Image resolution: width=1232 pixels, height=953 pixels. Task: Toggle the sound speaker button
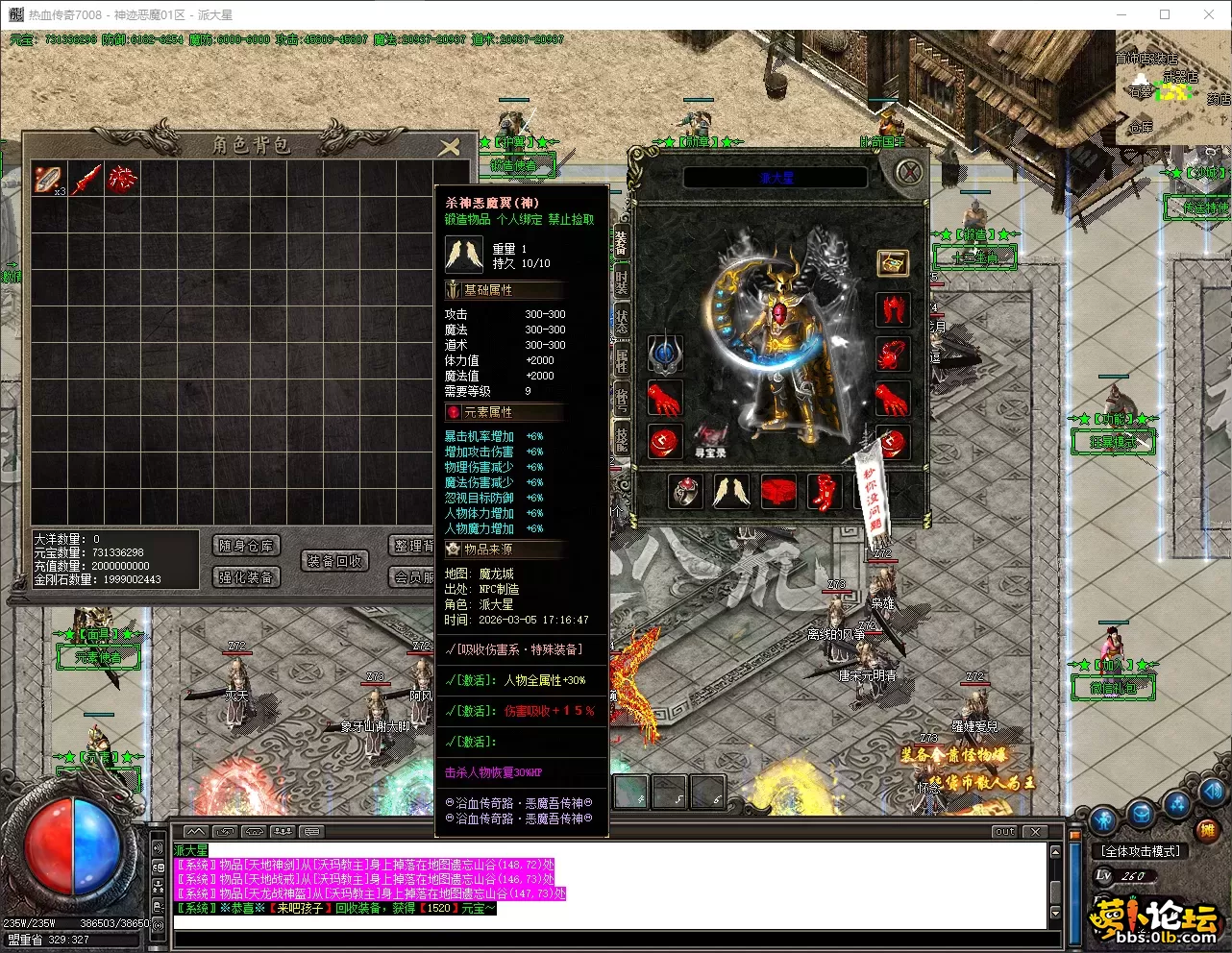click(158, 847)
